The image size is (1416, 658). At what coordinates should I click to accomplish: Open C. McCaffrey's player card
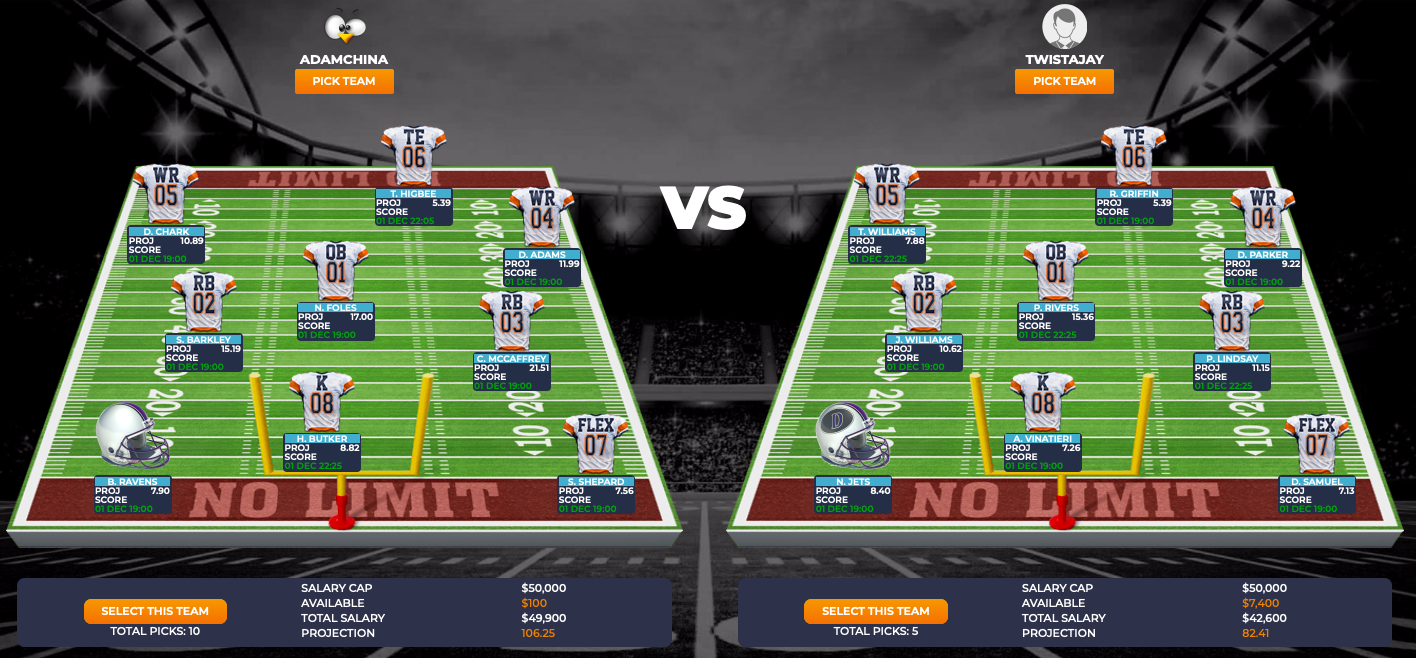coord(512,371)
